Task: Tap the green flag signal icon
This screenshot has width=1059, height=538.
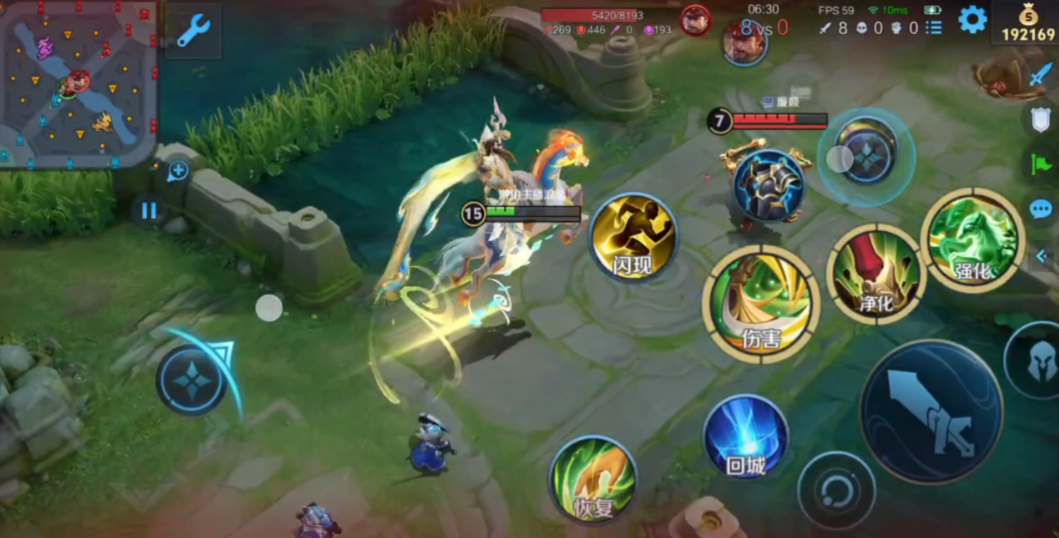Action: [x=1041, y=164]
